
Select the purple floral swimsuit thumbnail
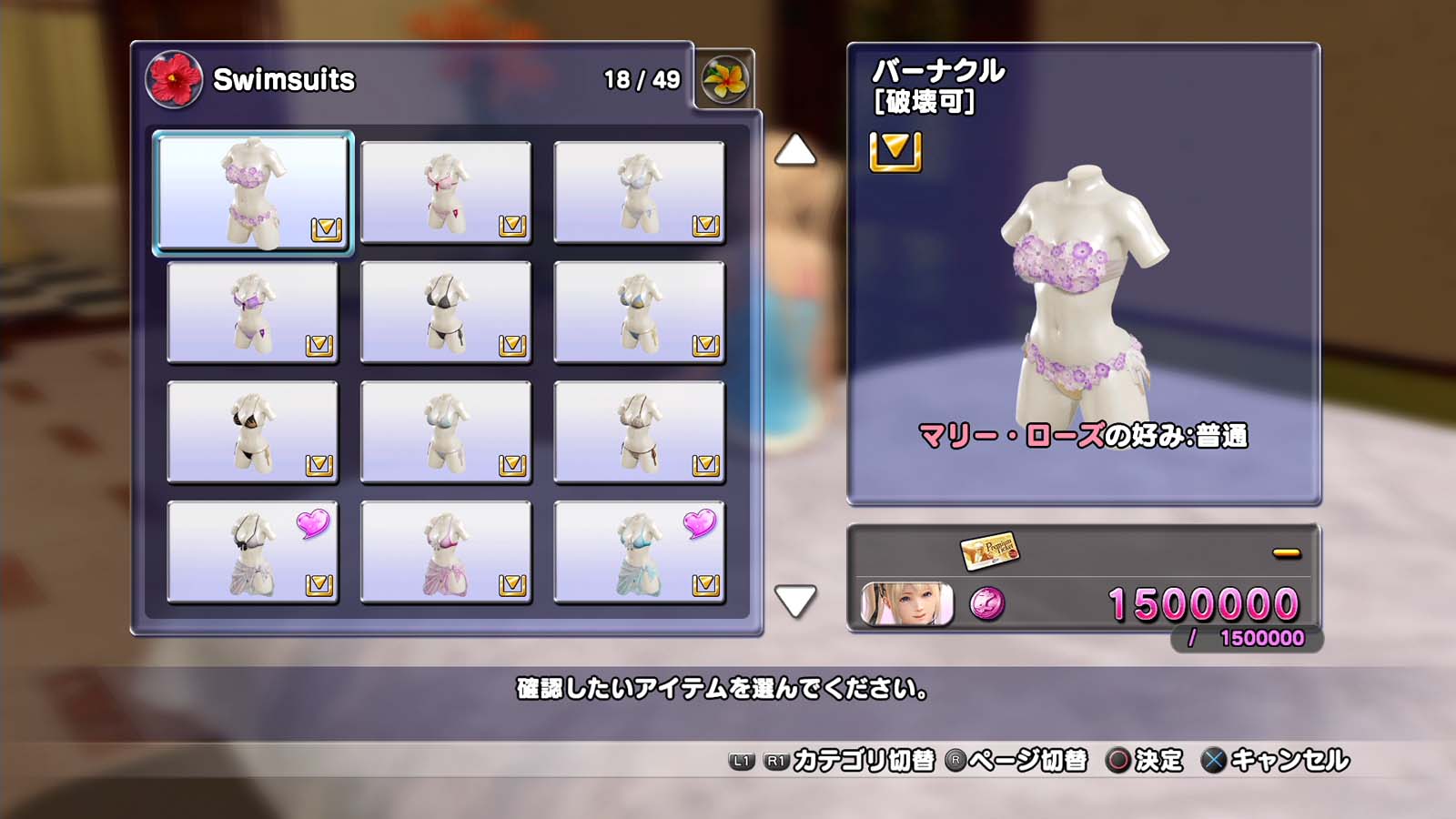pyautogui.click(x=253, y=193)
